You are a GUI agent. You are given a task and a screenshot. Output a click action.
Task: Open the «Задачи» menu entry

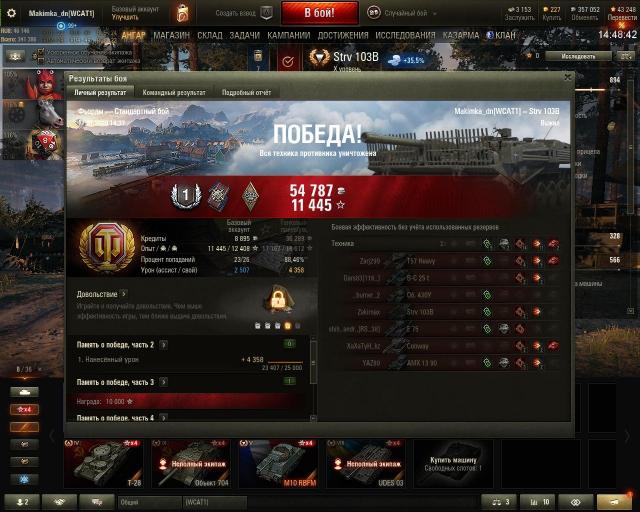click(x=243, y=35)
